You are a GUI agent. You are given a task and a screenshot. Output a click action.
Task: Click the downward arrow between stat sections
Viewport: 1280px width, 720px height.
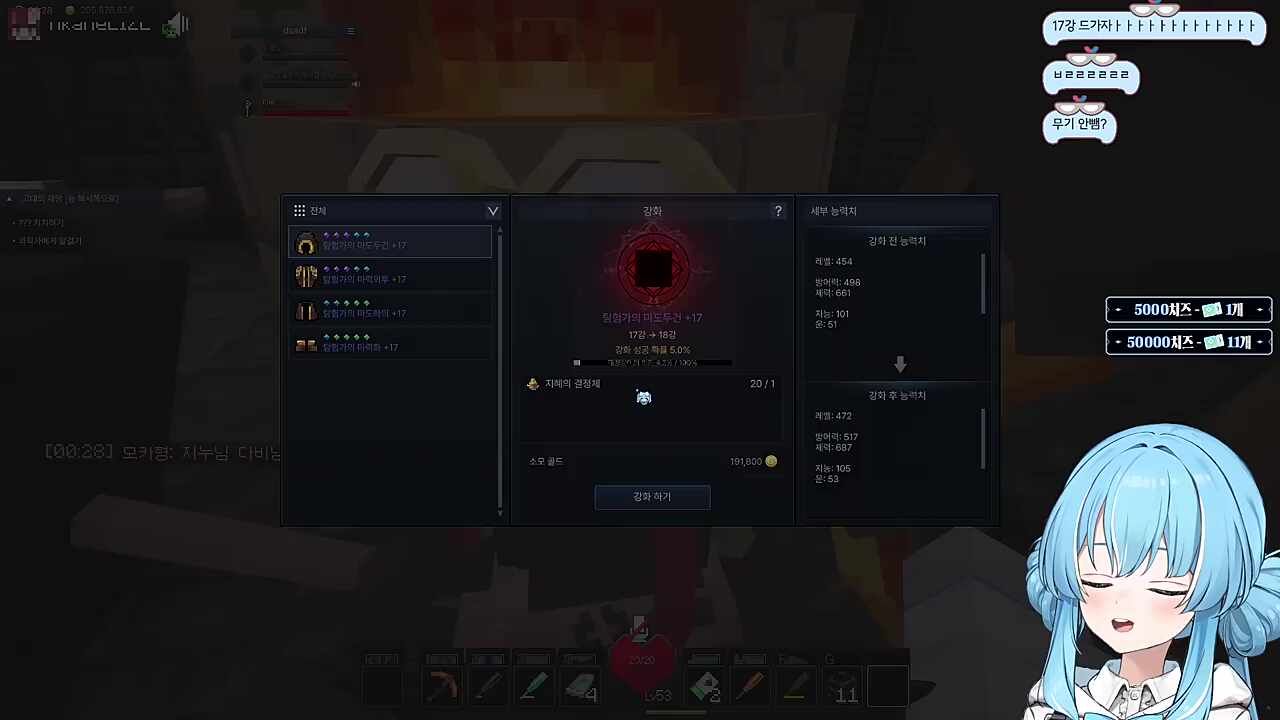click(899, 364)
